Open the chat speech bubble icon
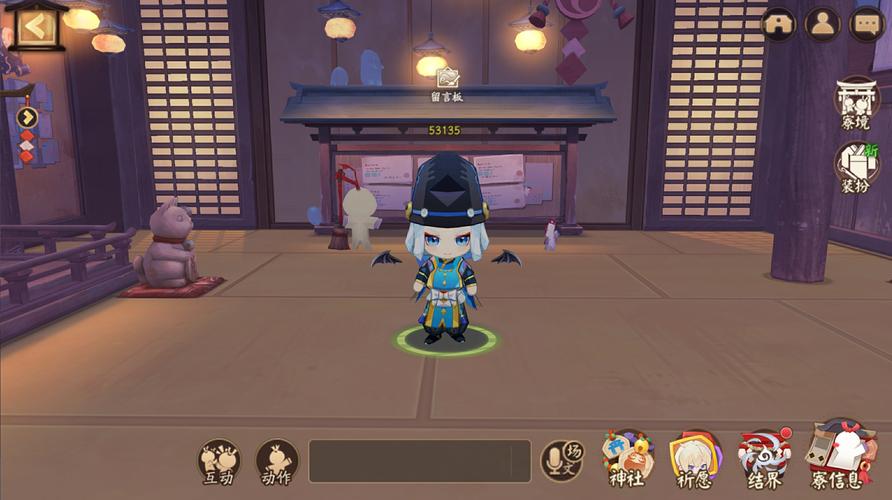The image size is (892, 500). (865, 25)
